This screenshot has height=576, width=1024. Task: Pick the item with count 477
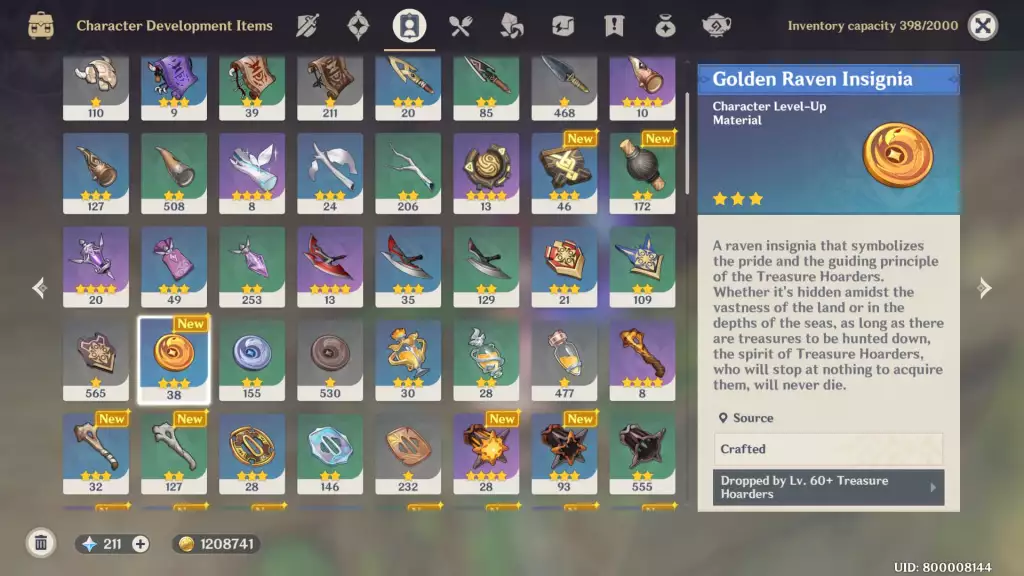pyautogui.click(x=564, y=360)
